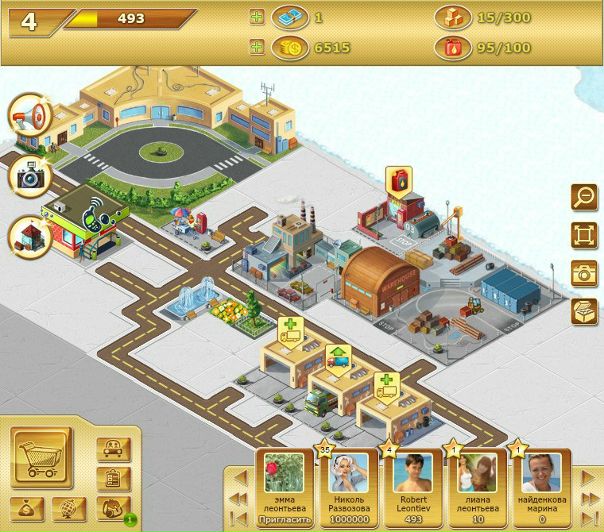Click the round camera snapshot icon
This screenshot has height=532, width=604.
click(x=27, y=177)
